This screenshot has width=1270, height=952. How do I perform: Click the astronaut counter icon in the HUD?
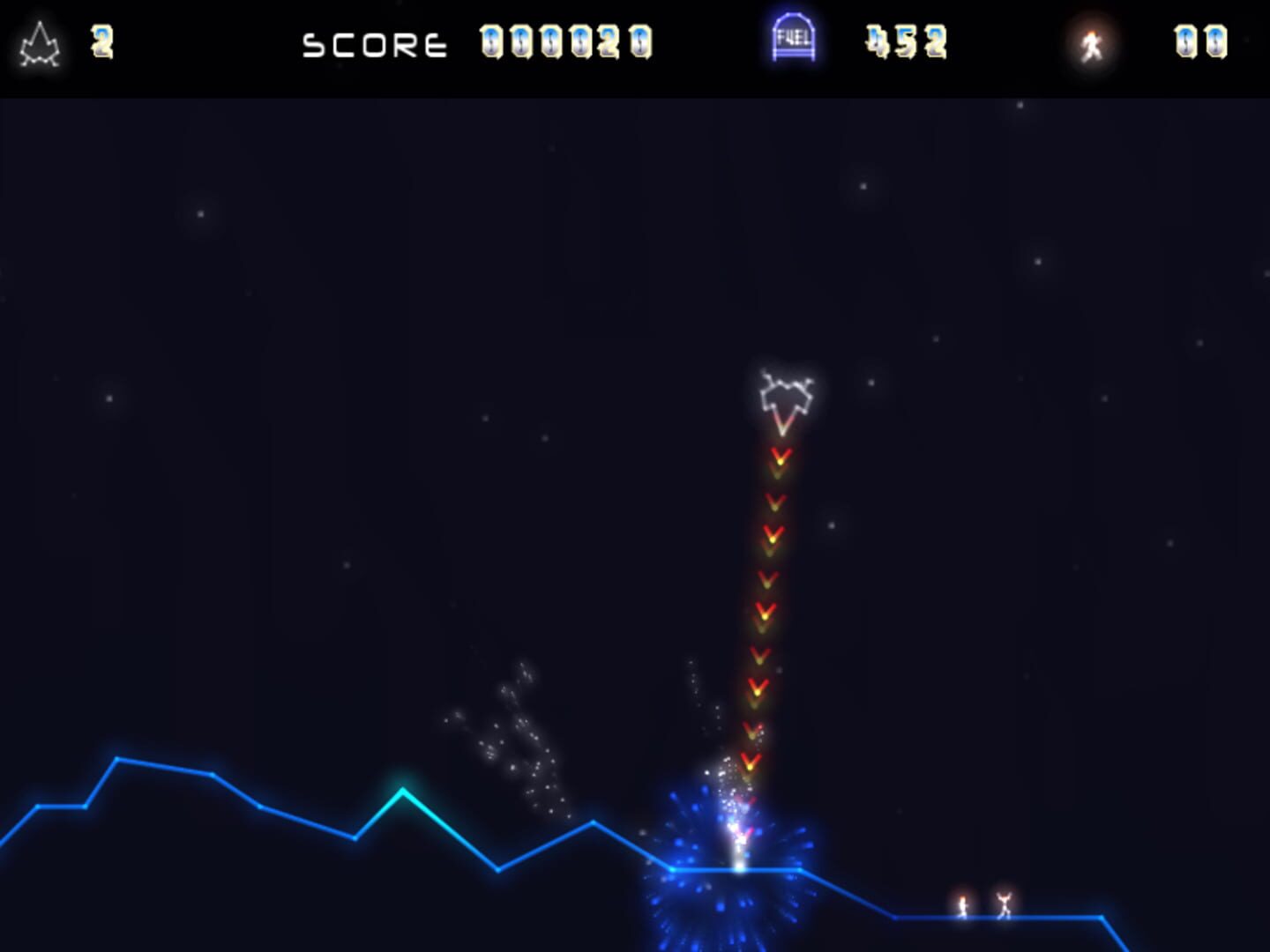1092,40
